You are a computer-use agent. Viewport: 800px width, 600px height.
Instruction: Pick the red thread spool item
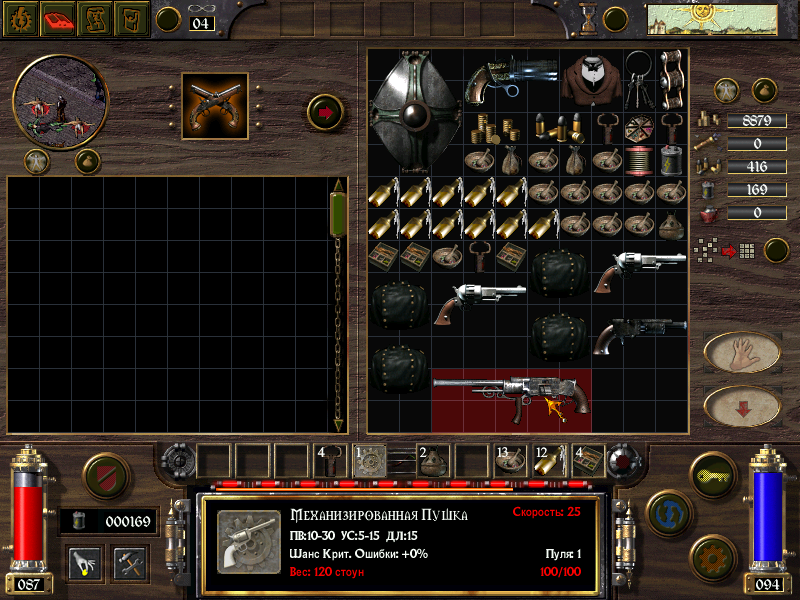[x=638, y=160]
